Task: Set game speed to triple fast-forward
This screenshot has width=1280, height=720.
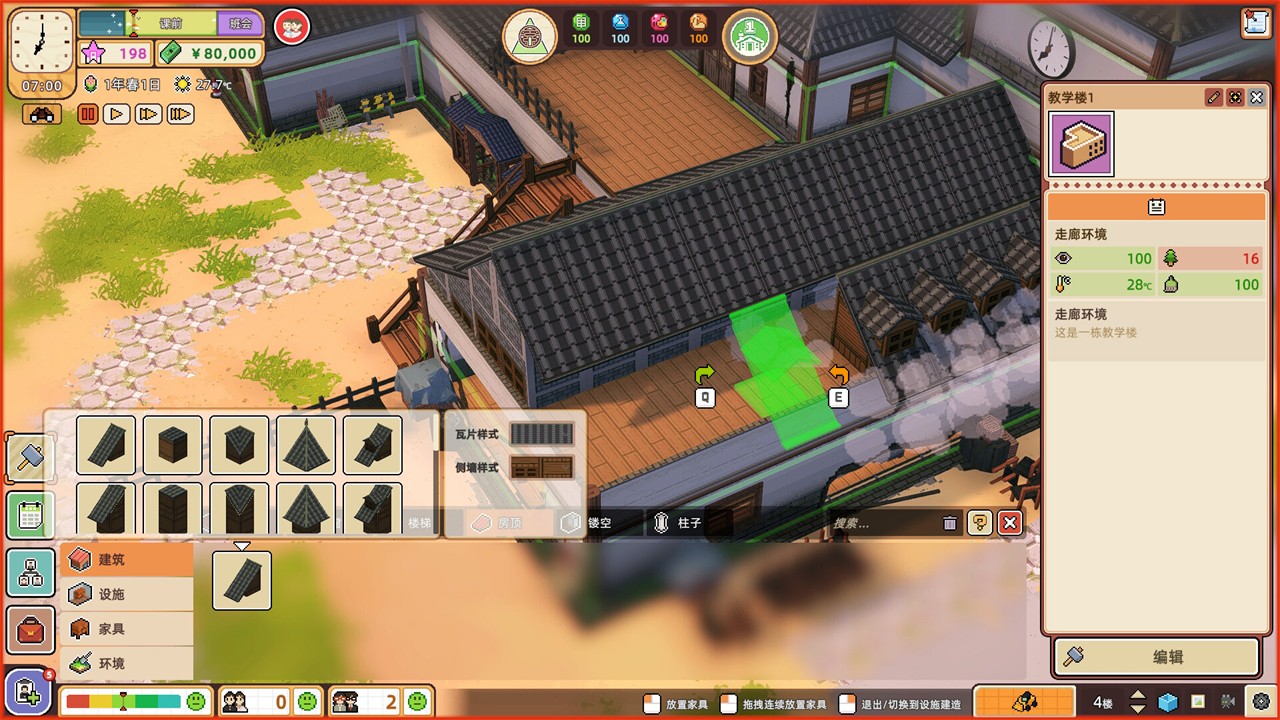Action: coord(180,114)
